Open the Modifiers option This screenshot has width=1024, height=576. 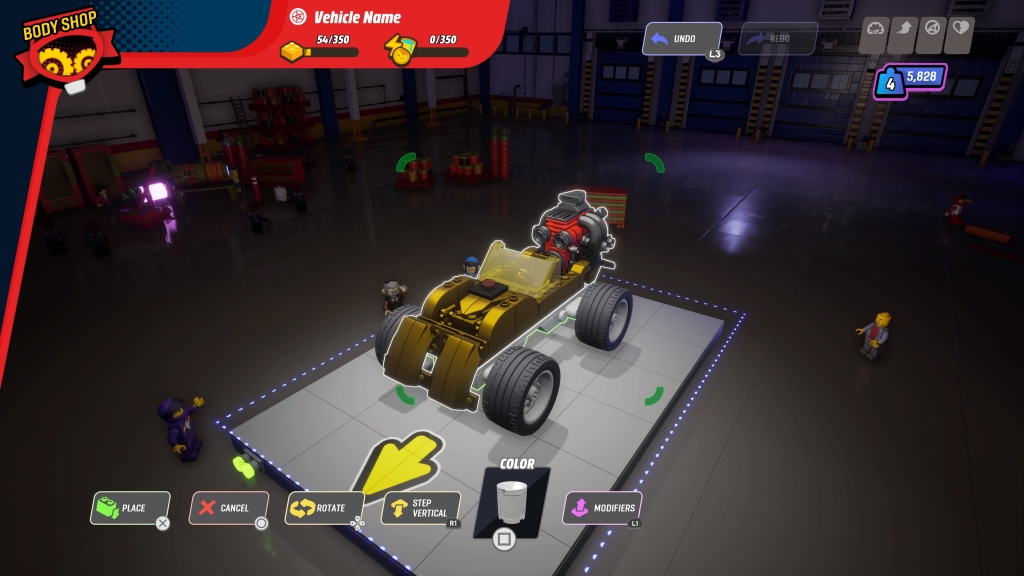tap(602, 508)
